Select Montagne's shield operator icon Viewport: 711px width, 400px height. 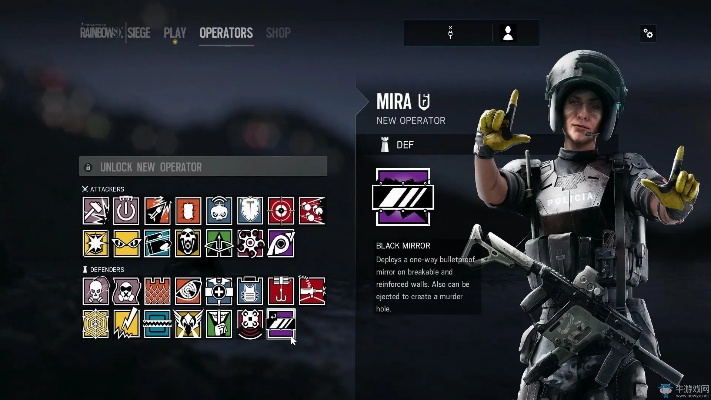(250, 210)
